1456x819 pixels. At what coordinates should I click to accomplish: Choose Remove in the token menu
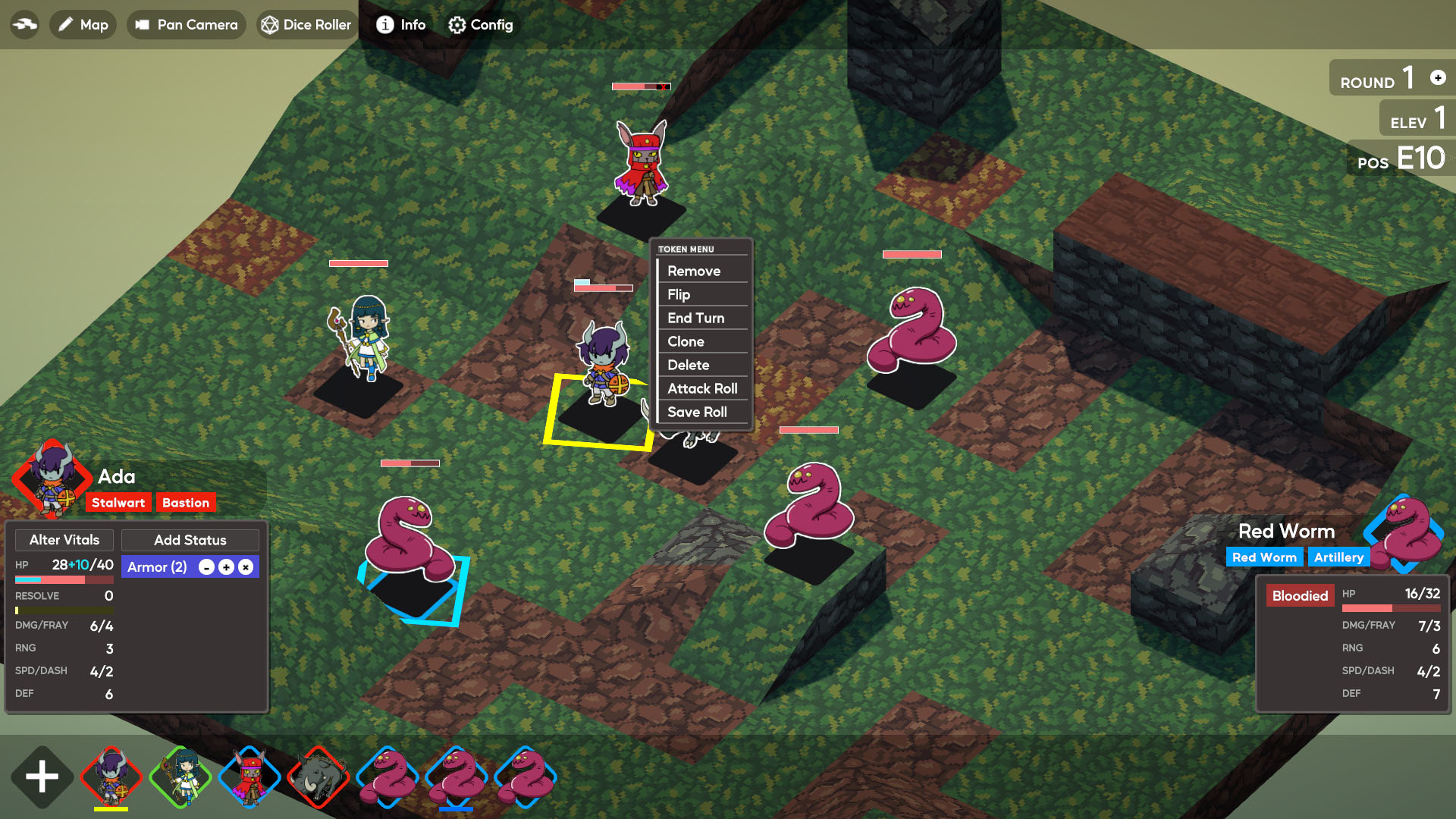pyautogui.click(x=694, y=271)
